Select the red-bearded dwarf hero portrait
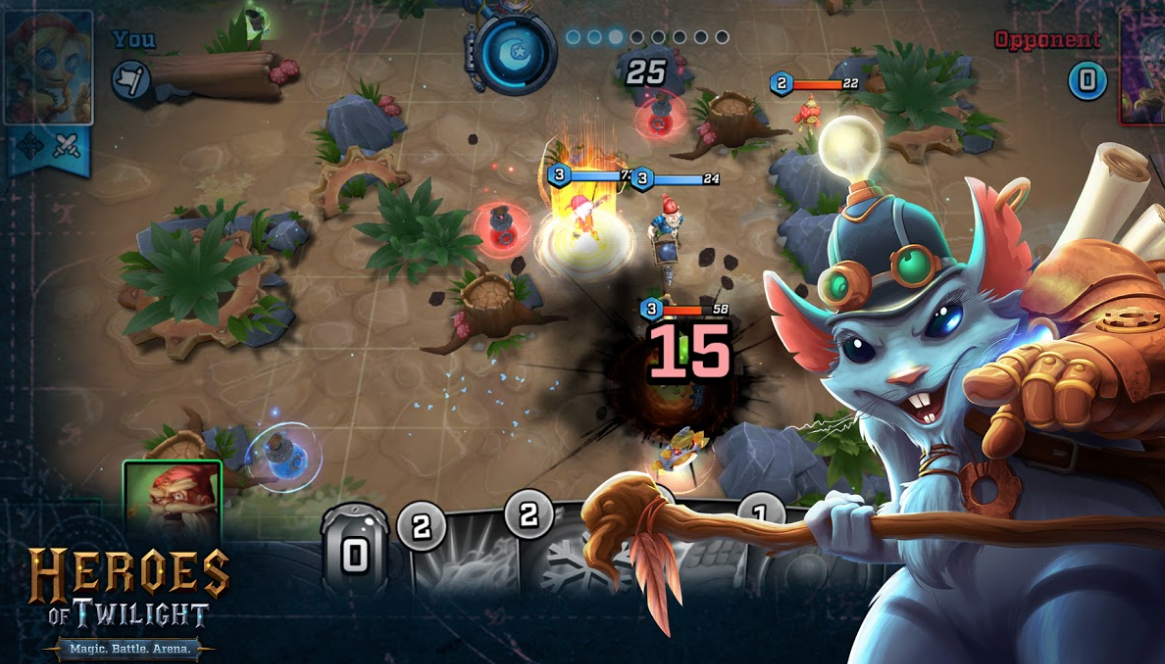Viewport: 1165px width, 664px height. click(172, 499)
